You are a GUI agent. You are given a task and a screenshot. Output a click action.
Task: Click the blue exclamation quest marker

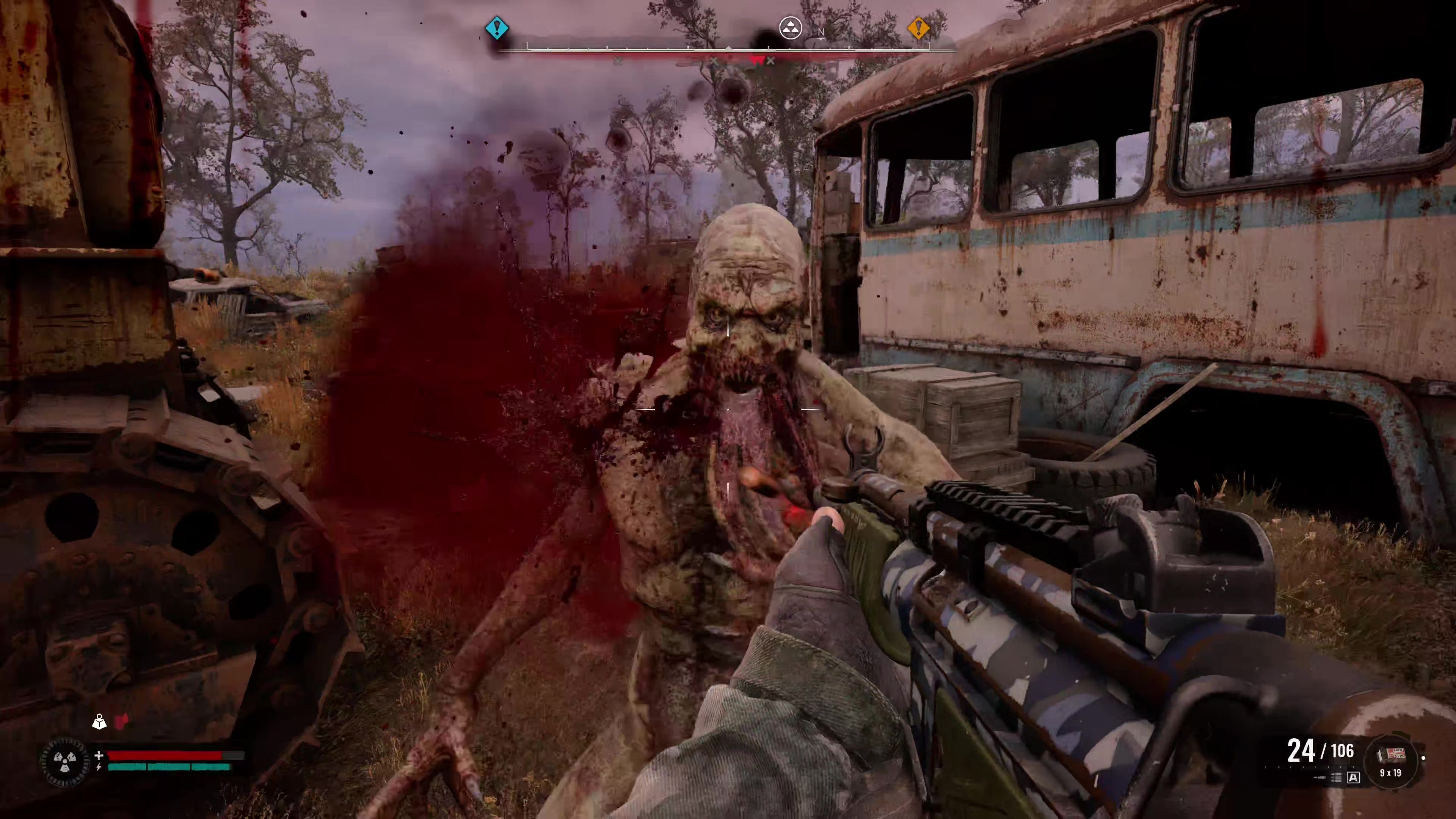(x=498, y=28)
